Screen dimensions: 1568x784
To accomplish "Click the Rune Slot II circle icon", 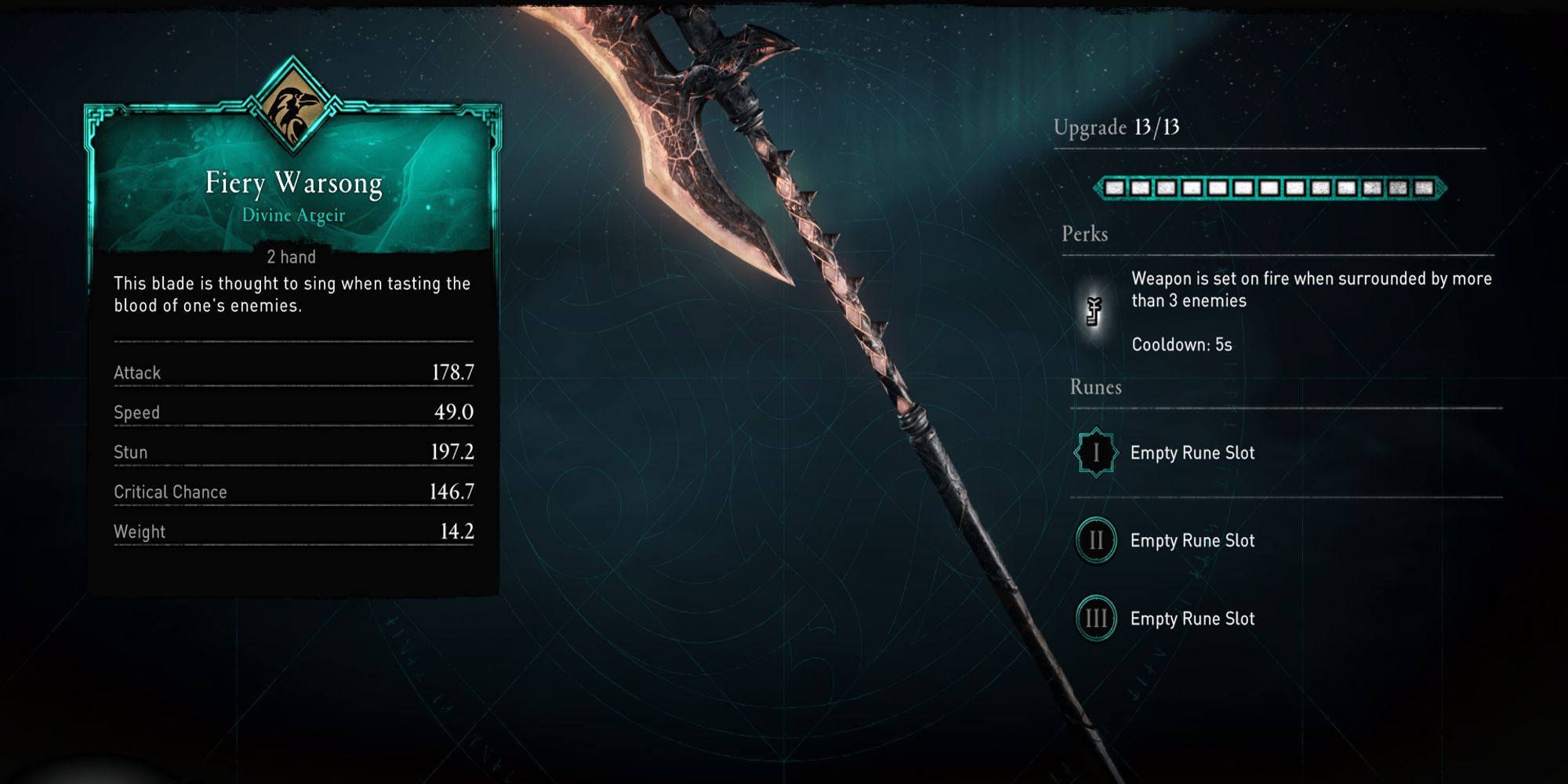I will click(x=1098, y=540).
